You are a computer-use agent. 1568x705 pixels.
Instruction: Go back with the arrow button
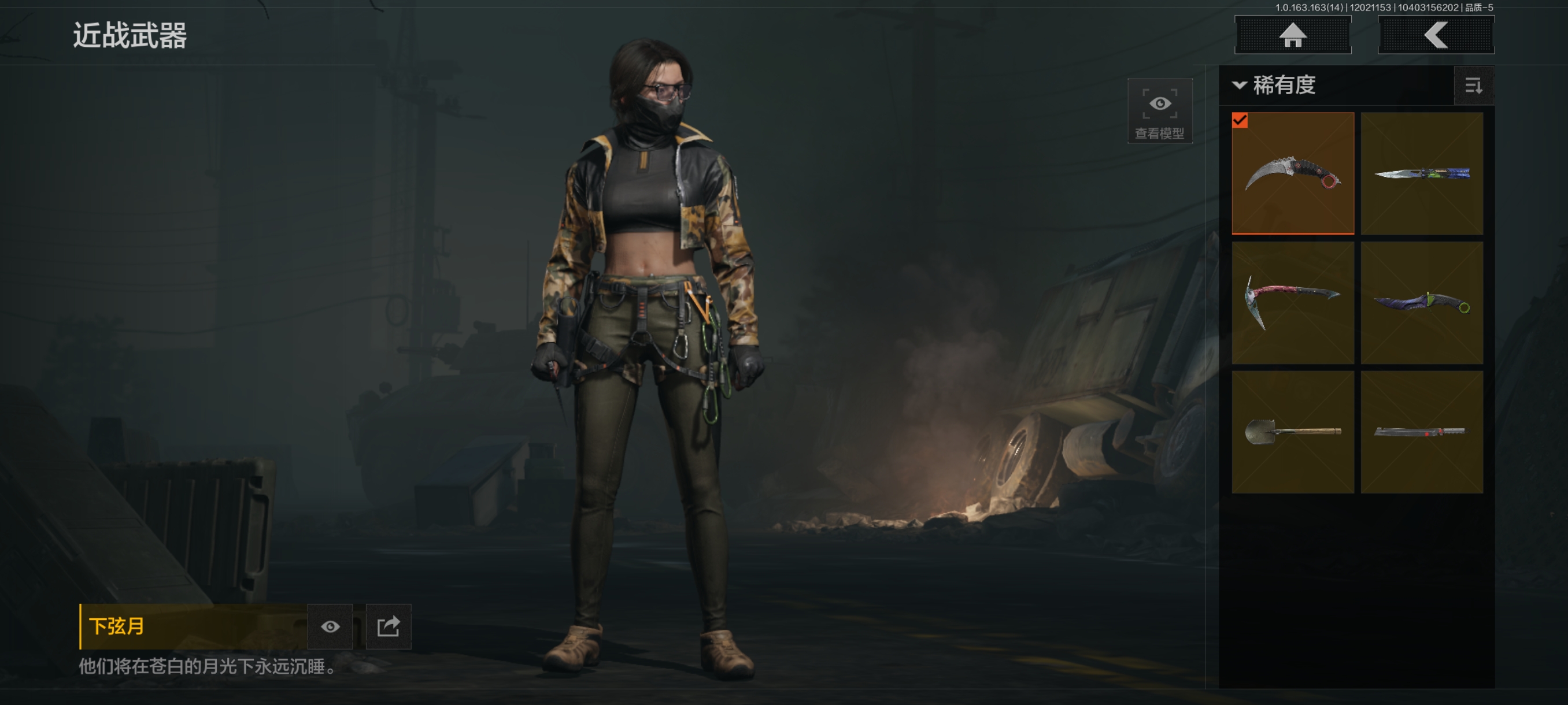pyautogui.click(x=1435, y=35)
